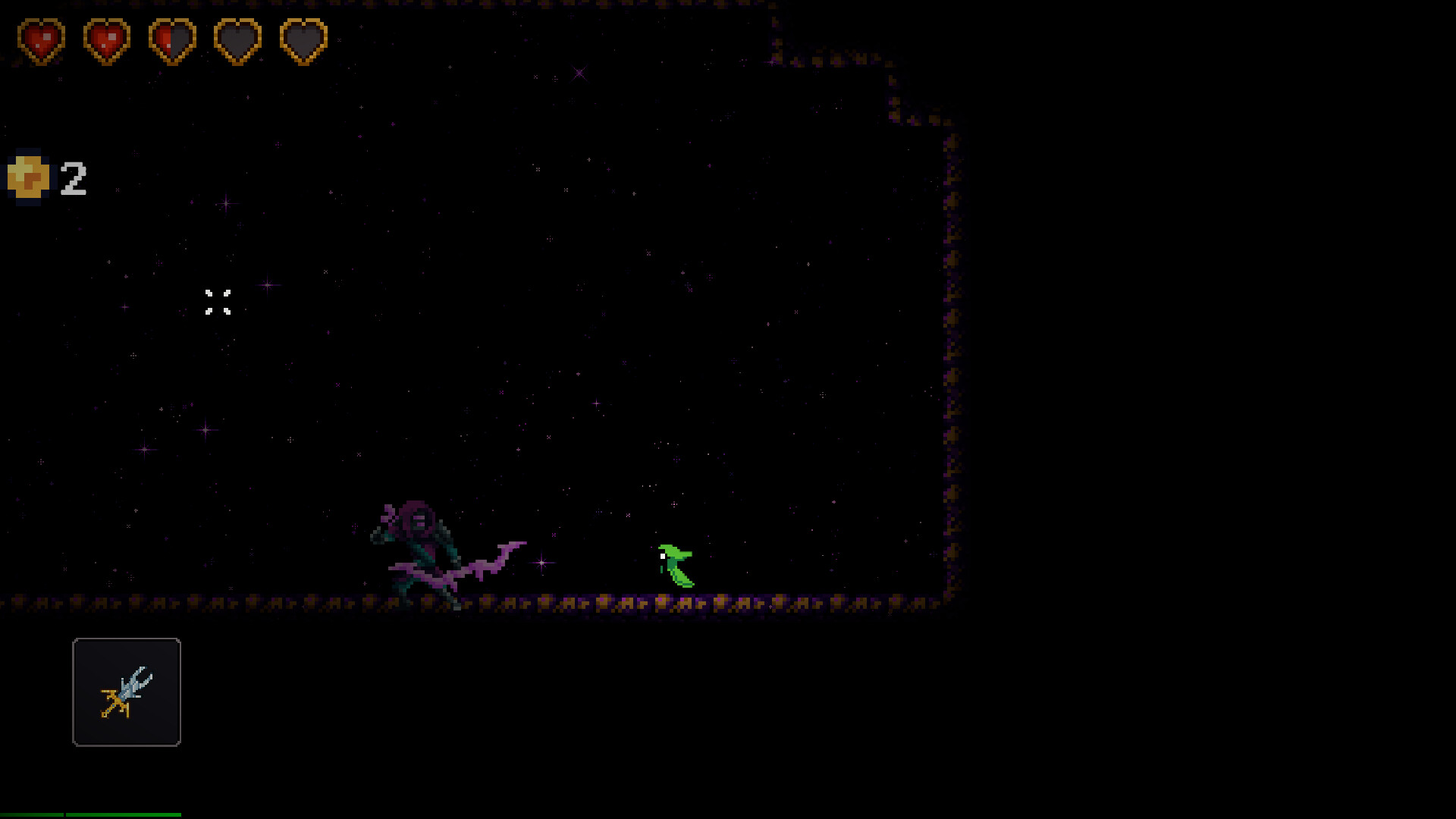This screenshot has width=1456, height=819.
Task: Click the last empty heart icon
Action: (303, 39)
